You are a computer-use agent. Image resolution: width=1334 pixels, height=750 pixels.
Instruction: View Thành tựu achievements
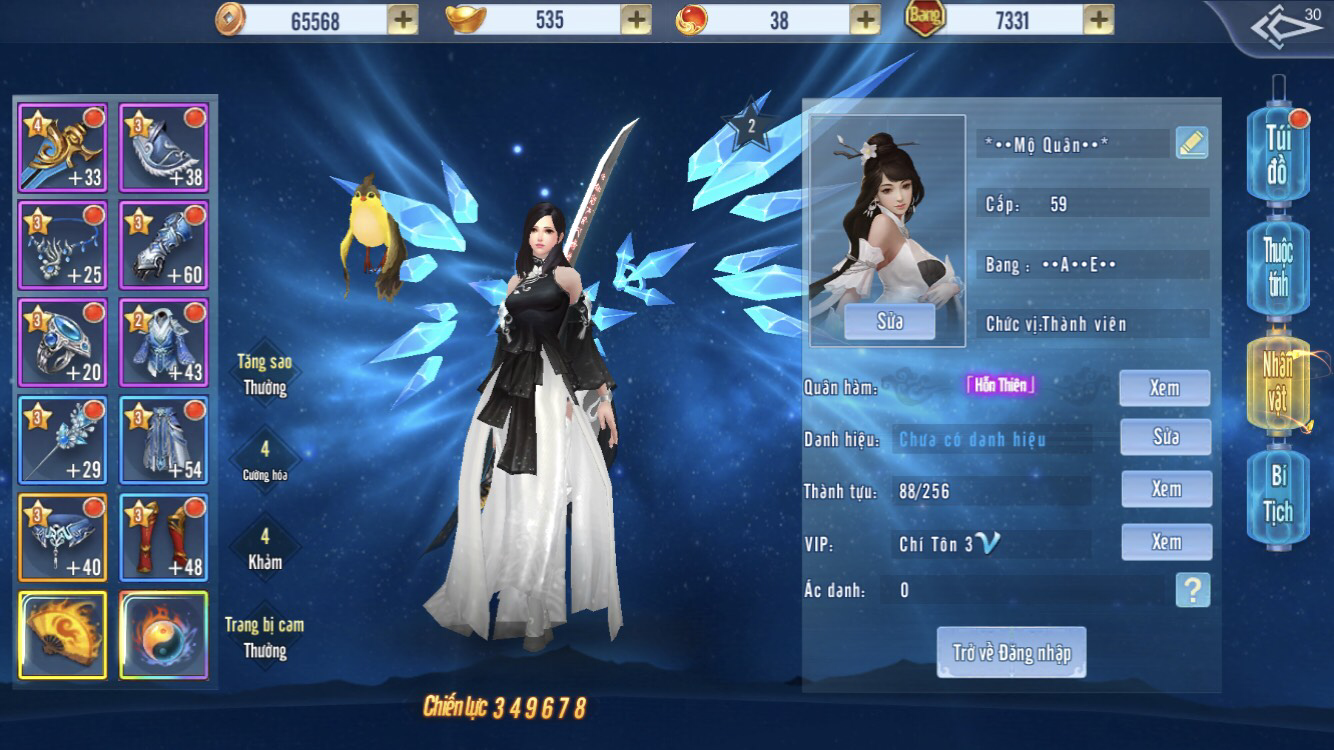point(1165,489)
